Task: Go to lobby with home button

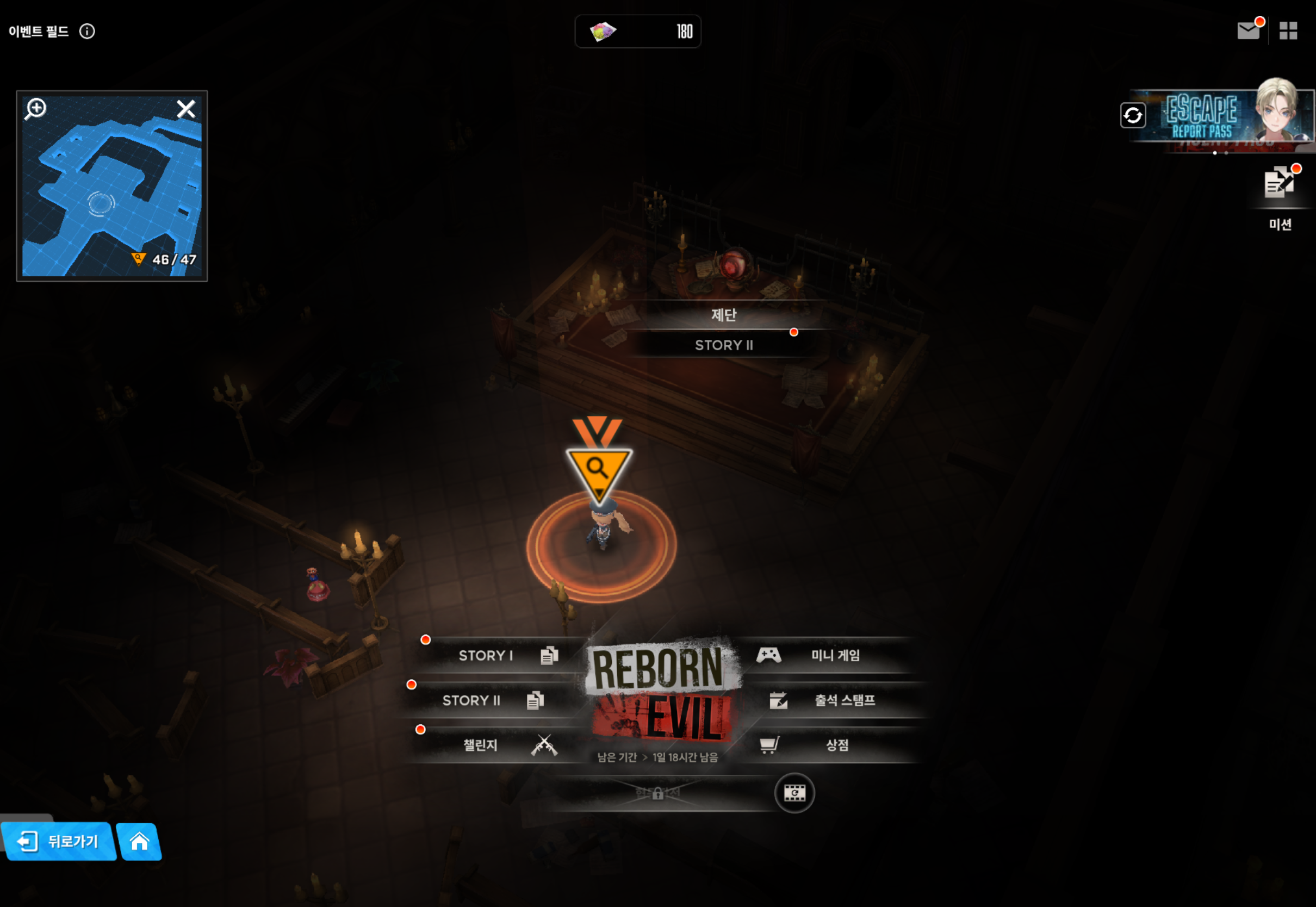Action: tap(139, 842)
